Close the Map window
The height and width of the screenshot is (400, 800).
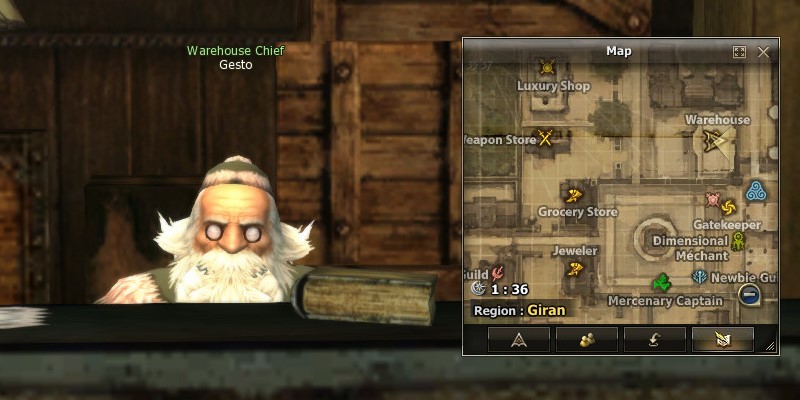point(764,52)
